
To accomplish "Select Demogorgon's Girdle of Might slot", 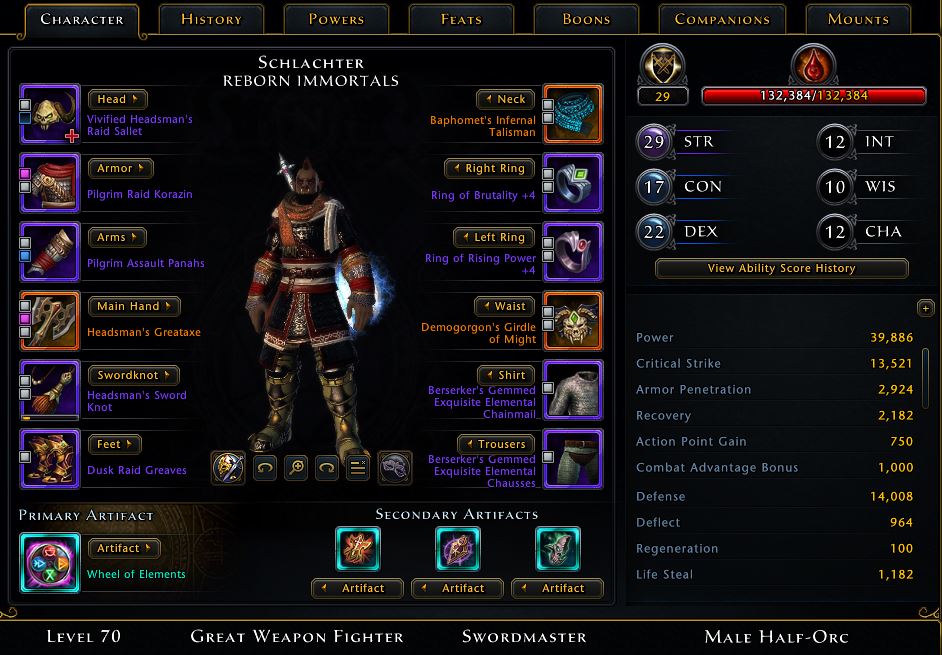I will 573,321.
